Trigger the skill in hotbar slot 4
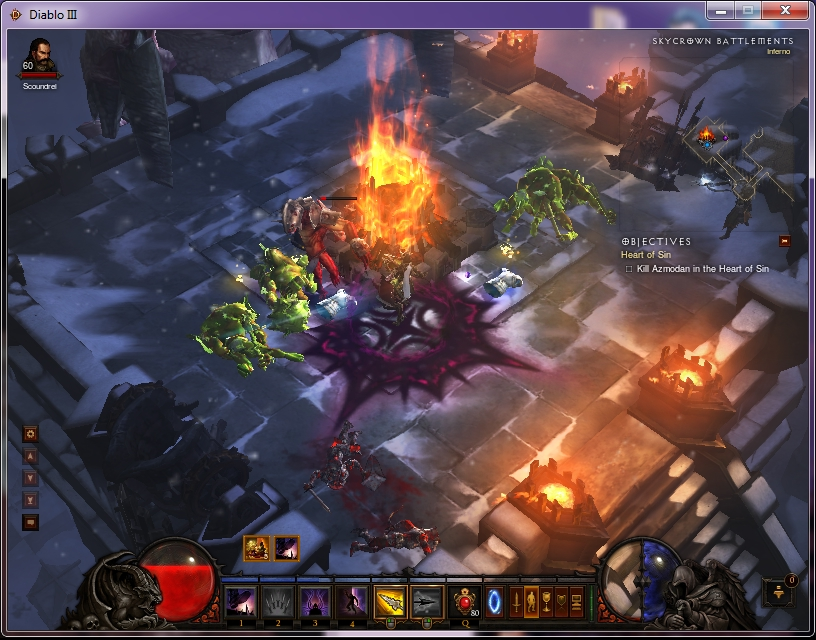Viewport: 816px width, 640px height. (x=351, y=601)
